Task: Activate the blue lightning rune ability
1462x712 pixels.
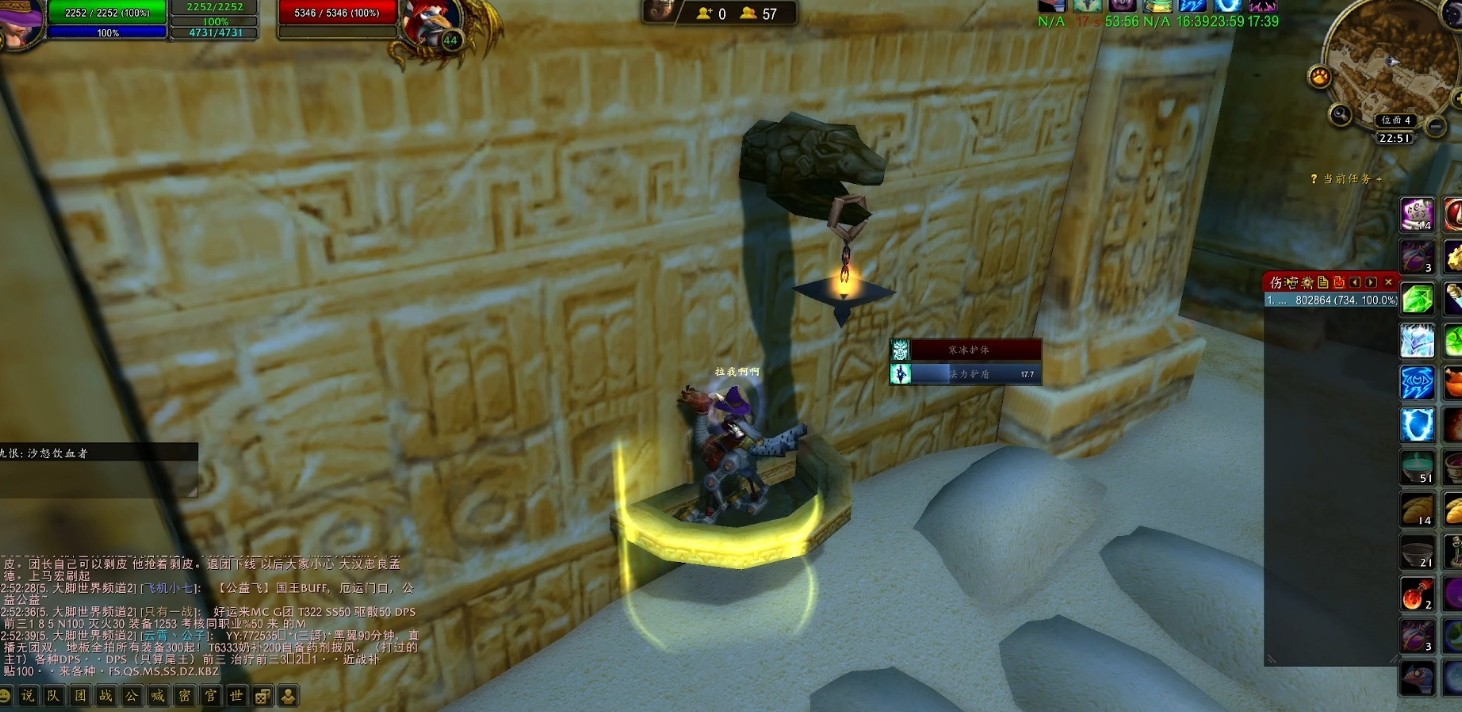Action: (x=1417, y=382)
